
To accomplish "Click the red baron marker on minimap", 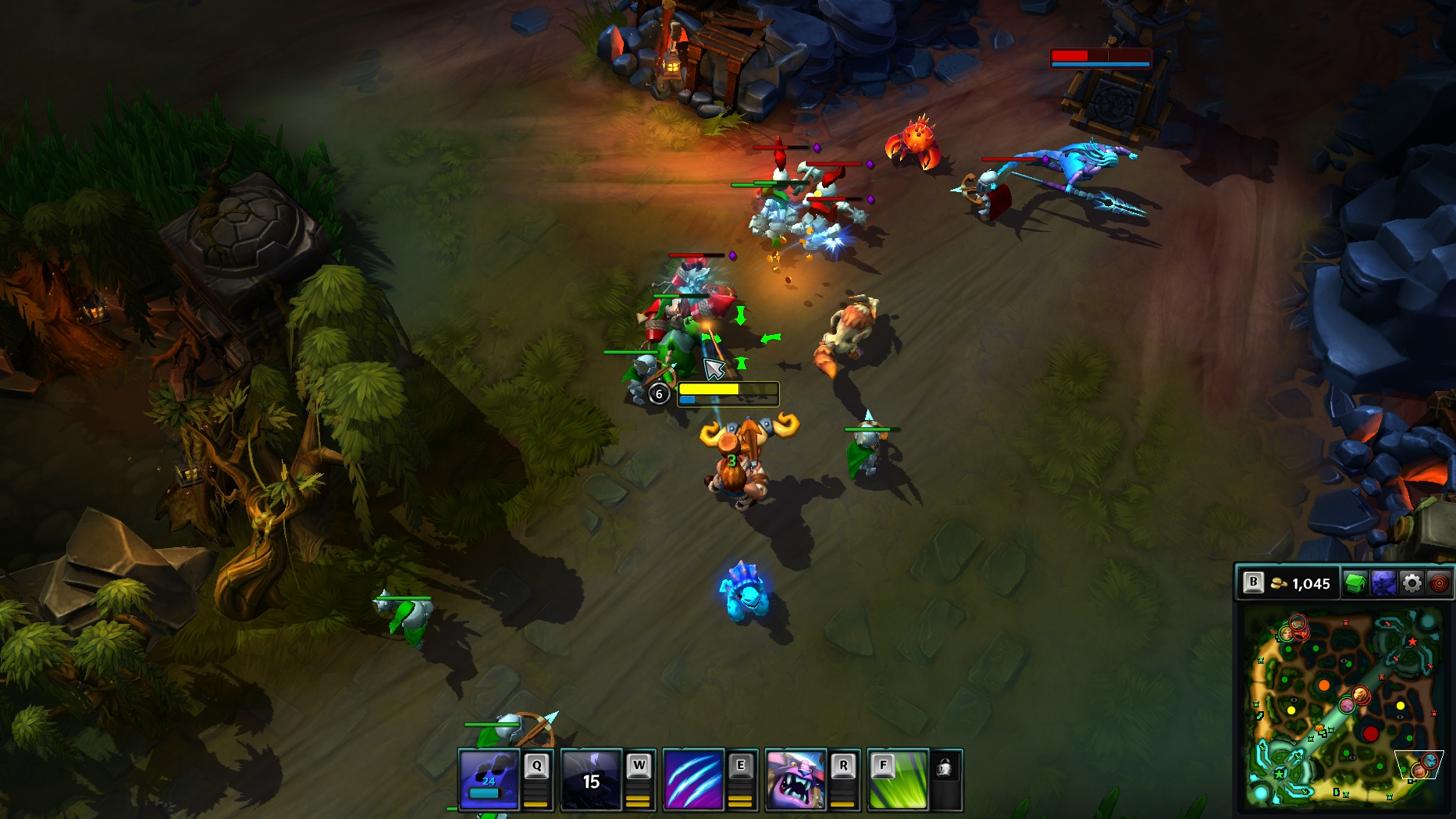I will tap(1370, 734).
